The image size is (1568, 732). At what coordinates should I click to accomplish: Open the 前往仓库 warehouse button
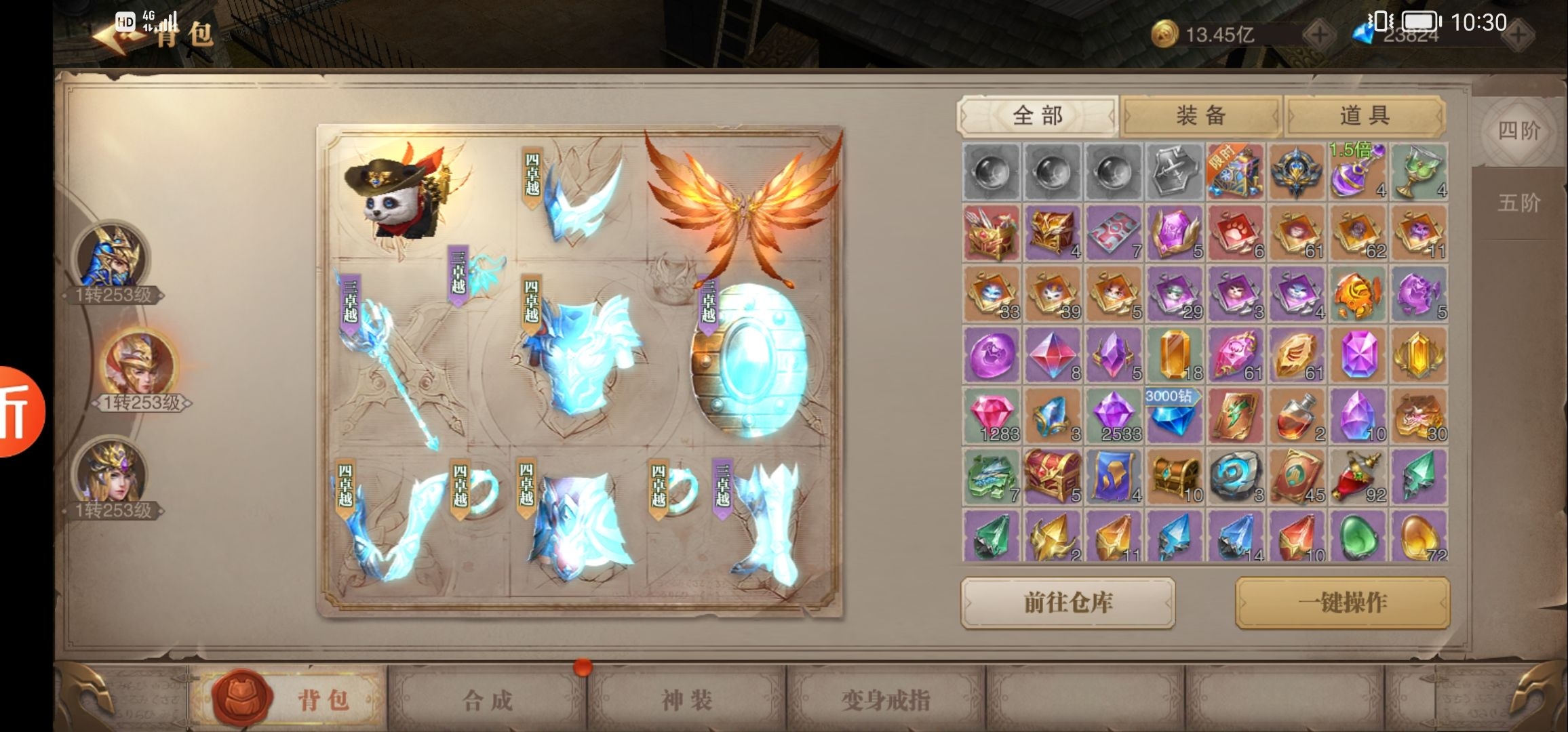(x=1067, y=603)
